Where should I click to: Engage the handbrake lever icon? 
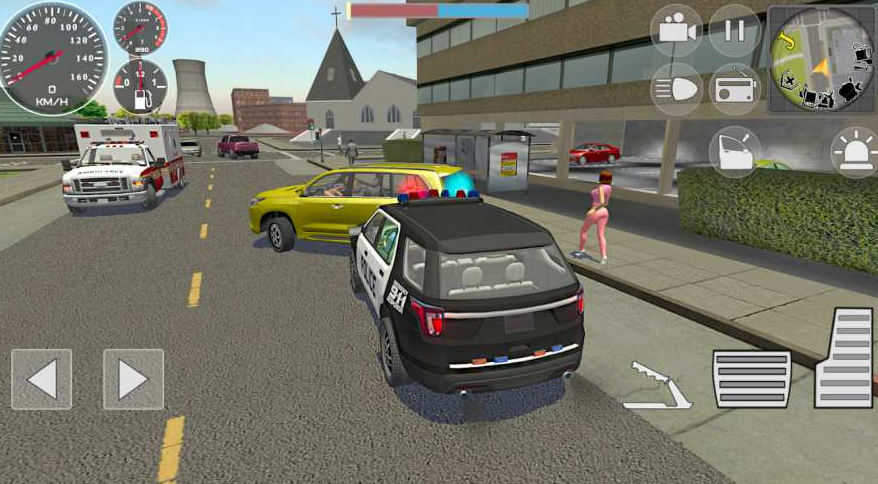tap(656, 385)
